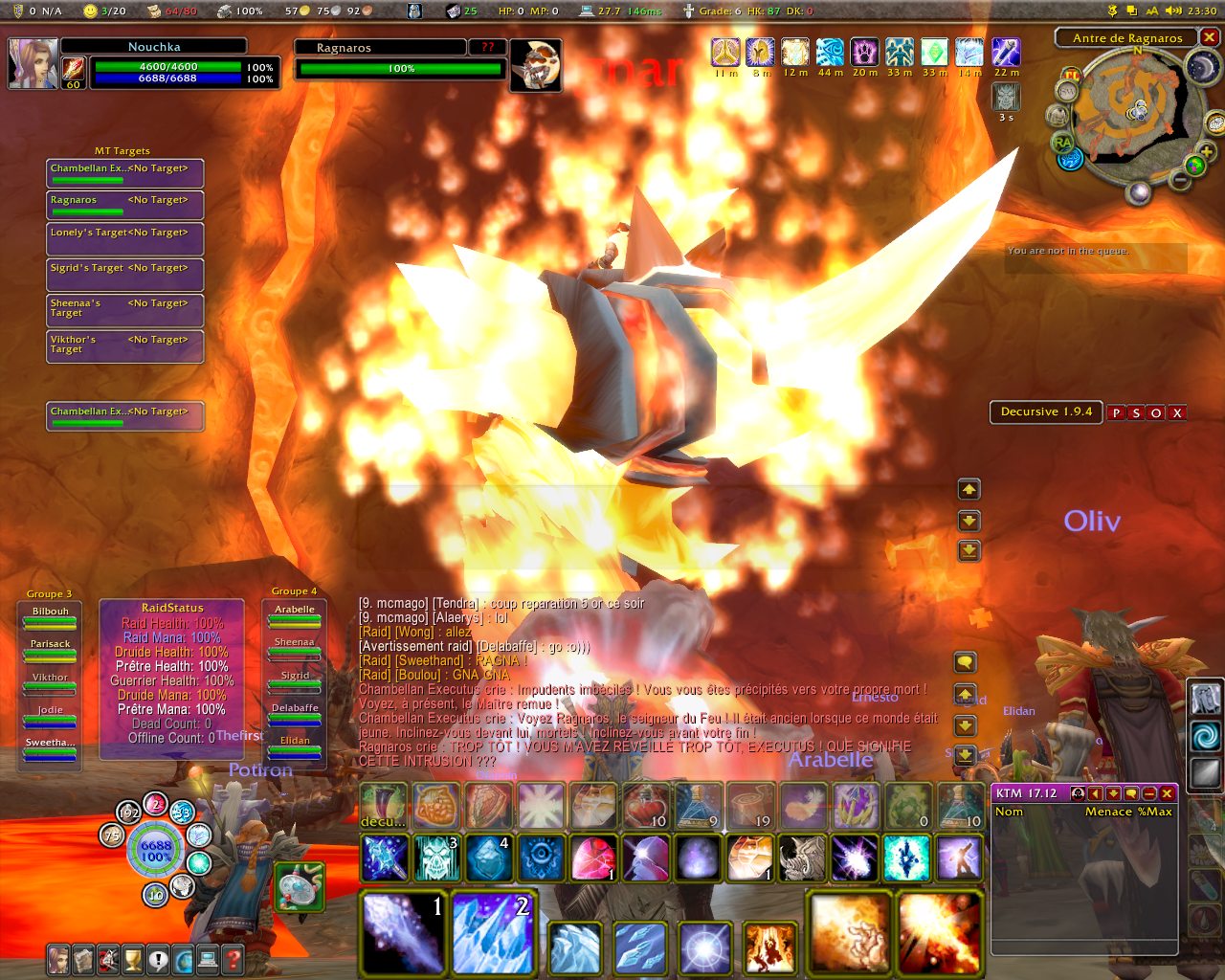Screen dimensions: 1225x980
Task: Select raid member Bilbouh in Groupe 3
Action: click(x=51, y=617)
